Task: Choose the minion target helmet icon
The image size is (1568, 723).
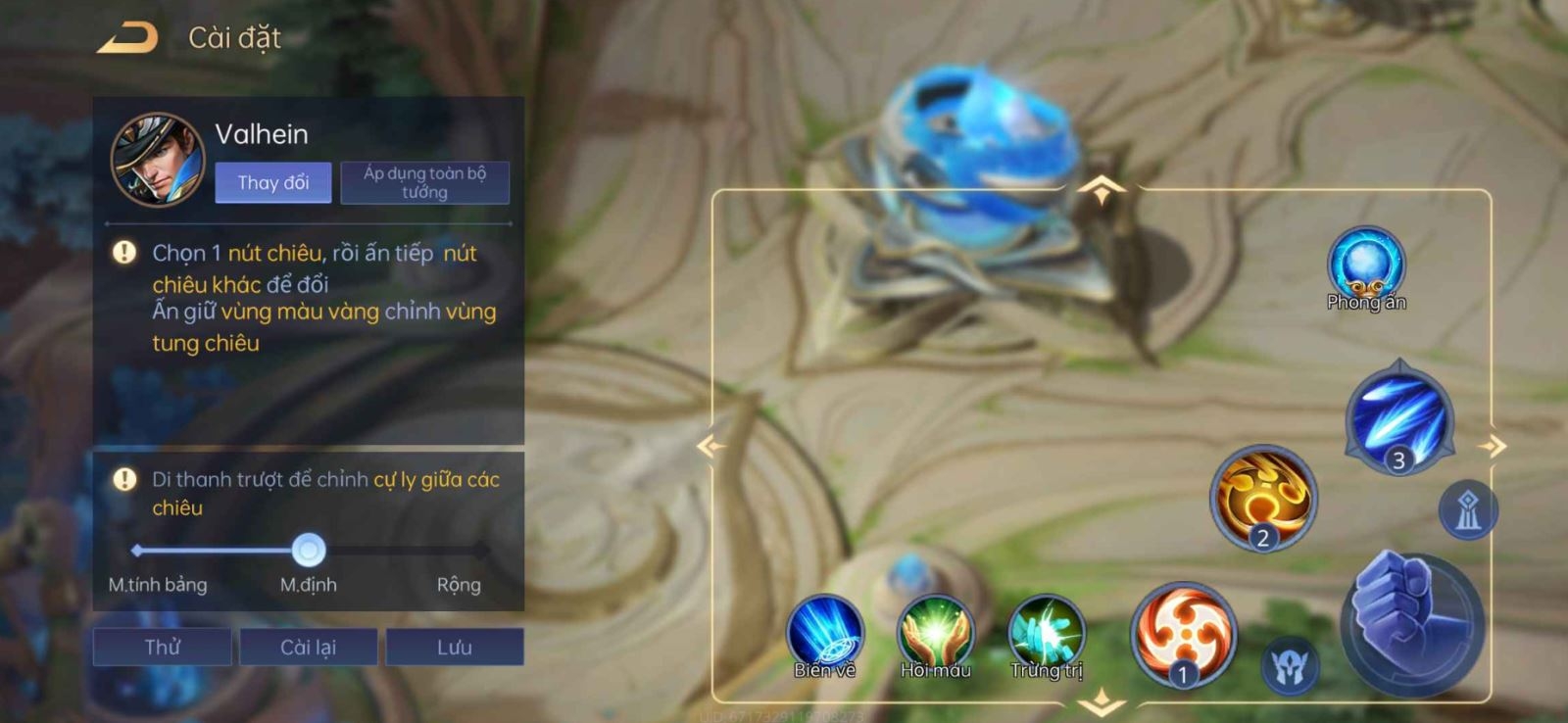Action: pos(1289,667)
